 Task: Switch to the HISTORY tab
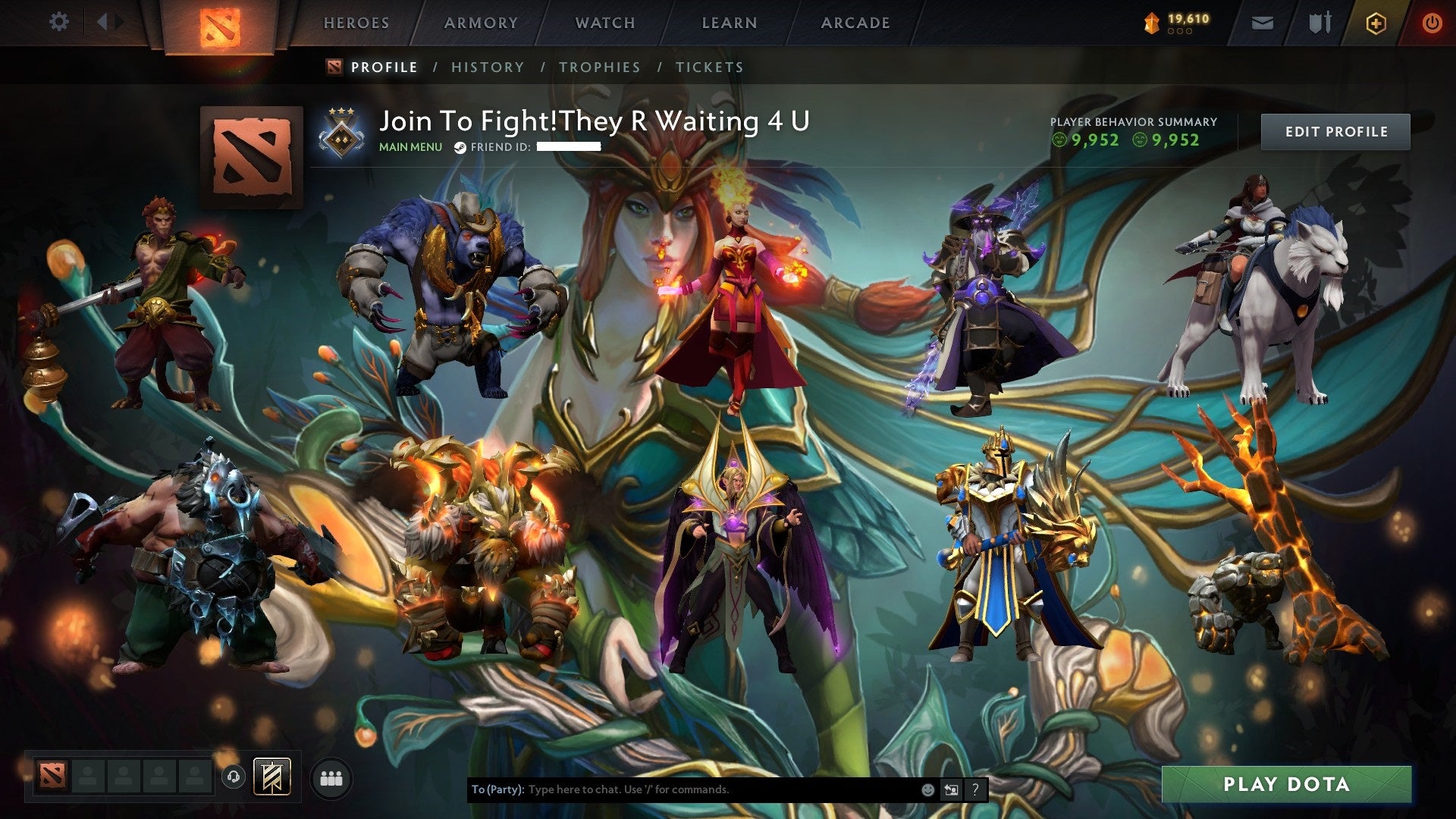pyautogui.click(x=487, y=67)
